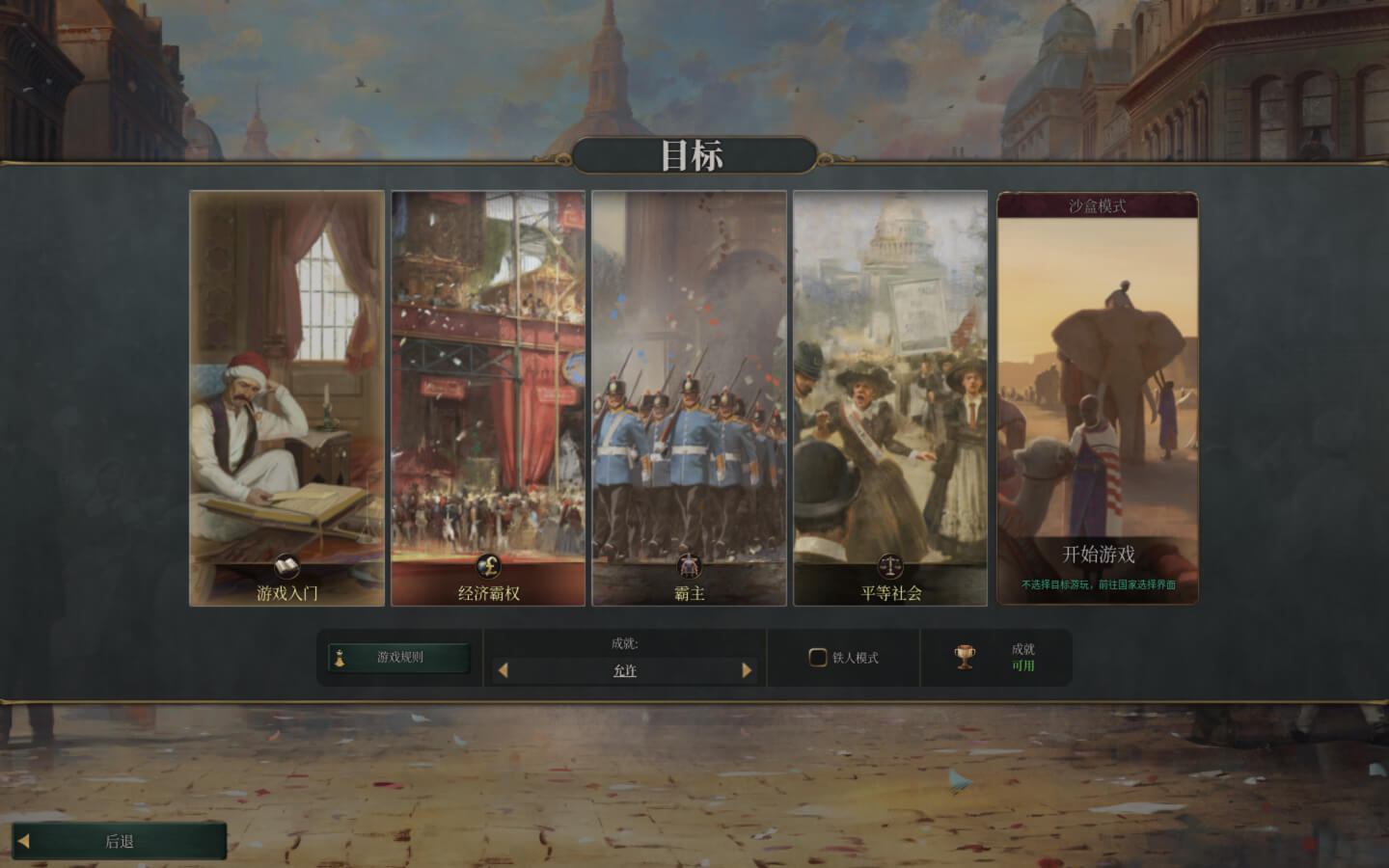Go back with the 后退 button
Viewport: 1389px width, 868px height.
coord(120,841)
